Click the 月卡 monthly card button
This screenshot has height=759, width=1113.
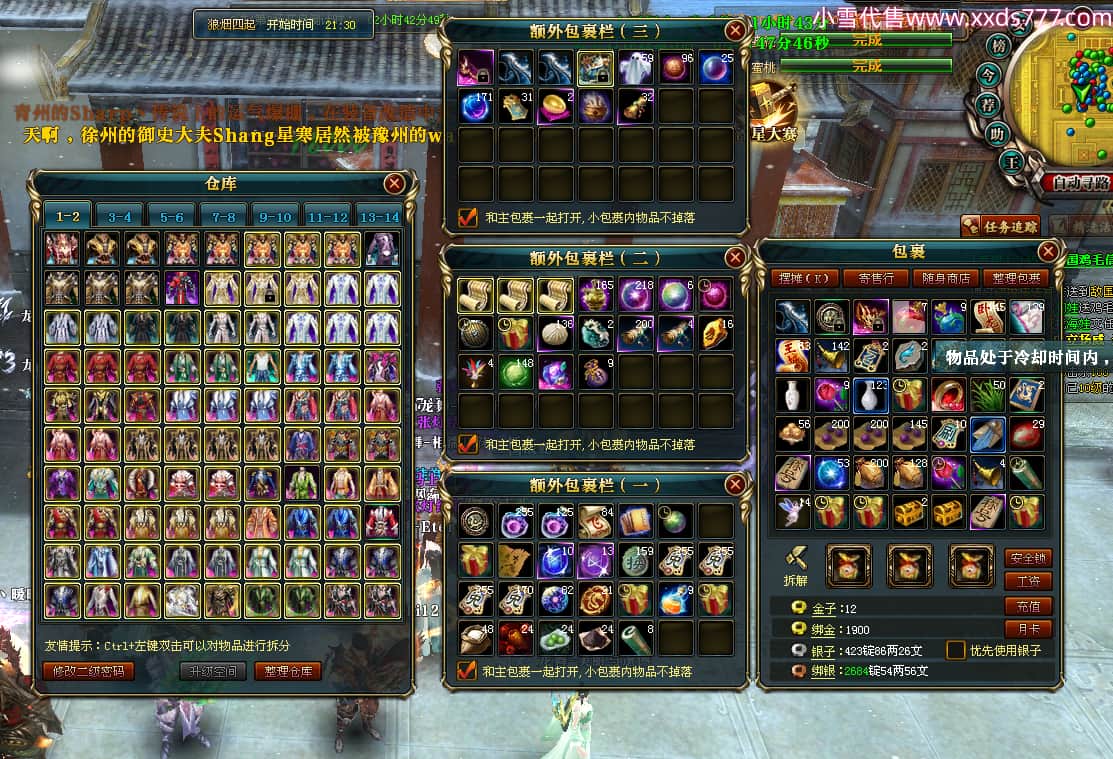coord(1028,629)
